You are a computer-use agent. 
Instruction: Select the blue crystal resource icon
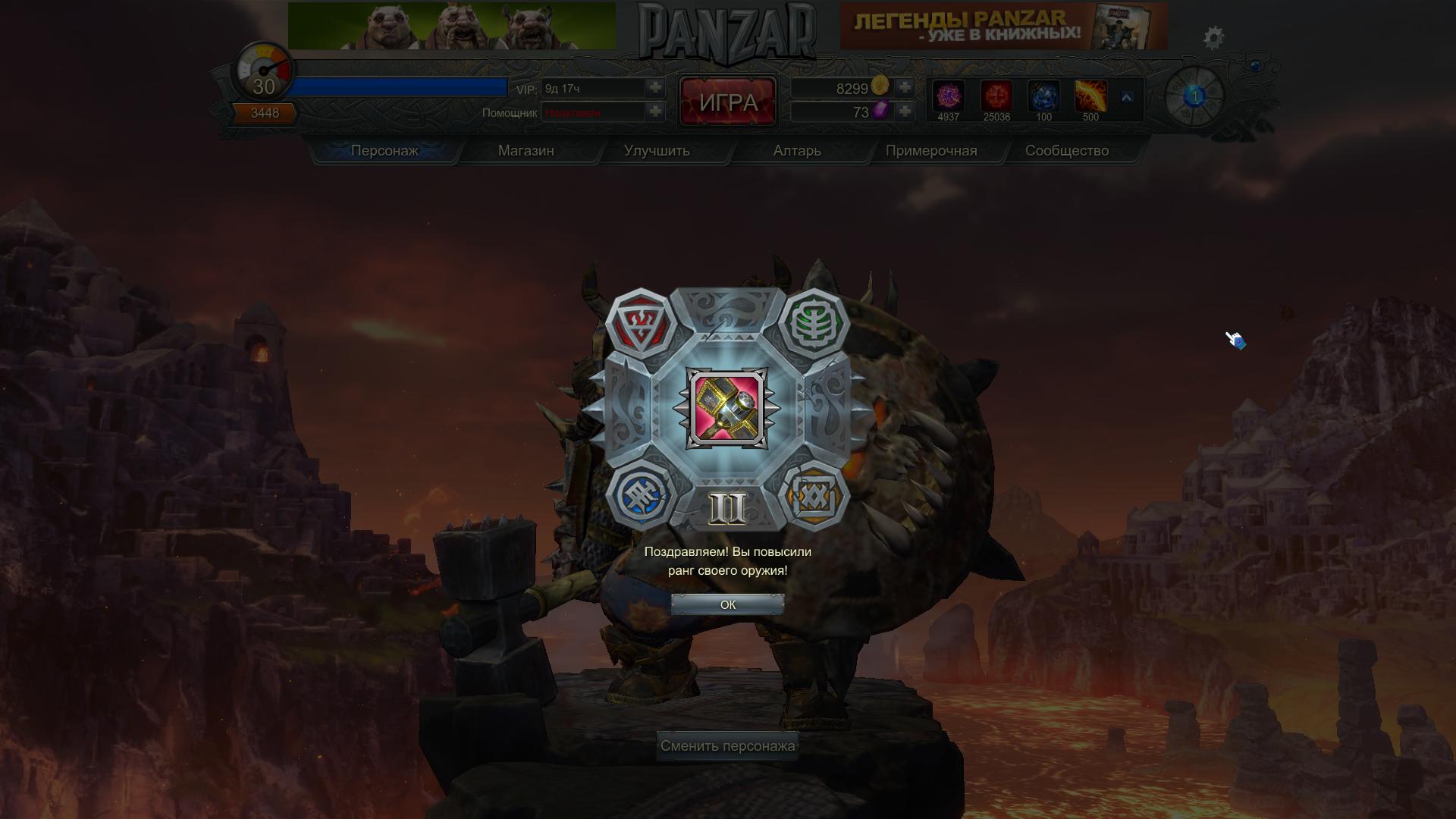tap(1043, 97)
